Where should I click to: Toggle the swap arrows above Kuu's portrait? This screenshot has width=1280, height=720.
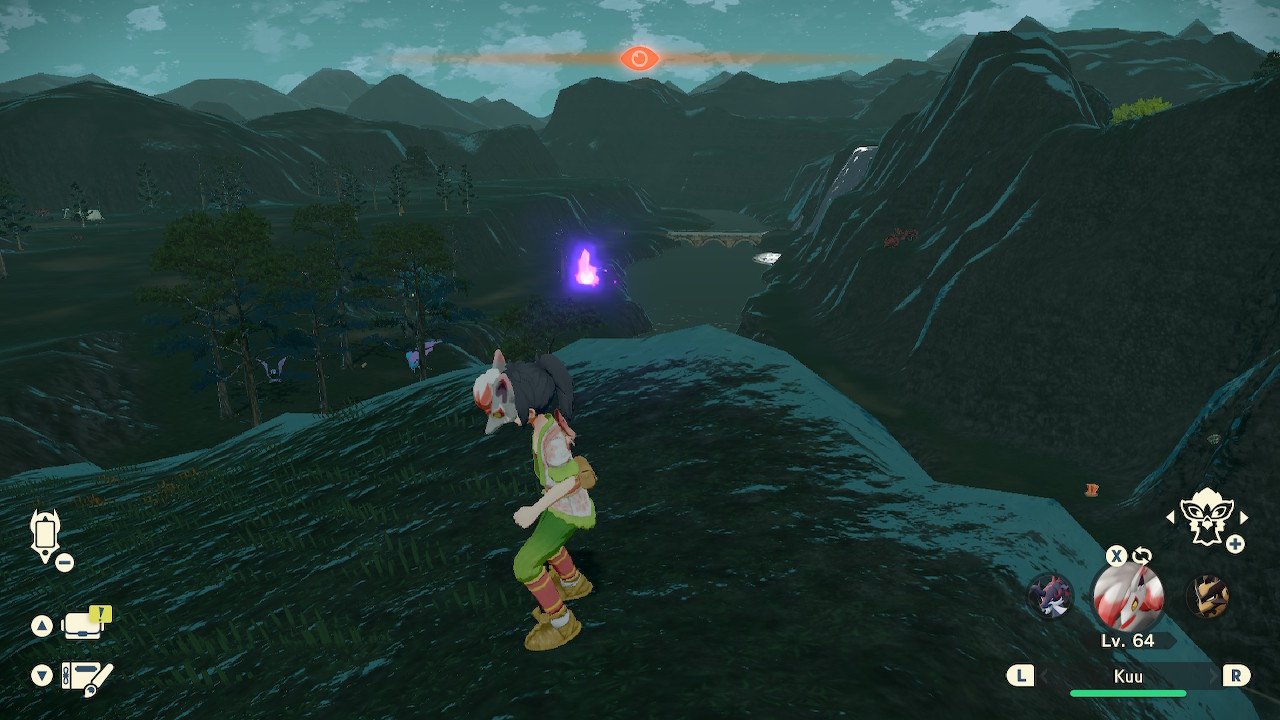click(x=1142, y=556)
